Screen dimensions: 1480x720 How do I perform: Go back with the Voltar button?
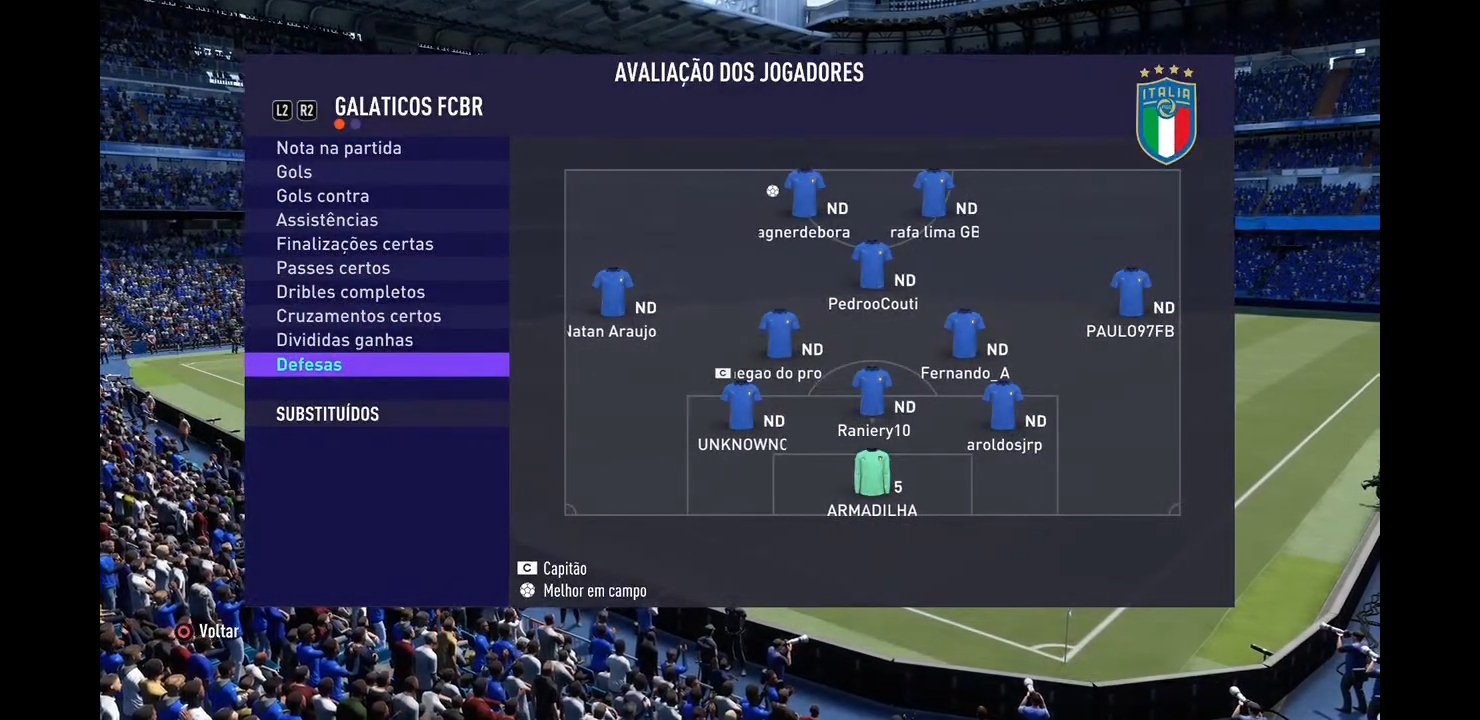pyautogui.click(x=208, y=631)
